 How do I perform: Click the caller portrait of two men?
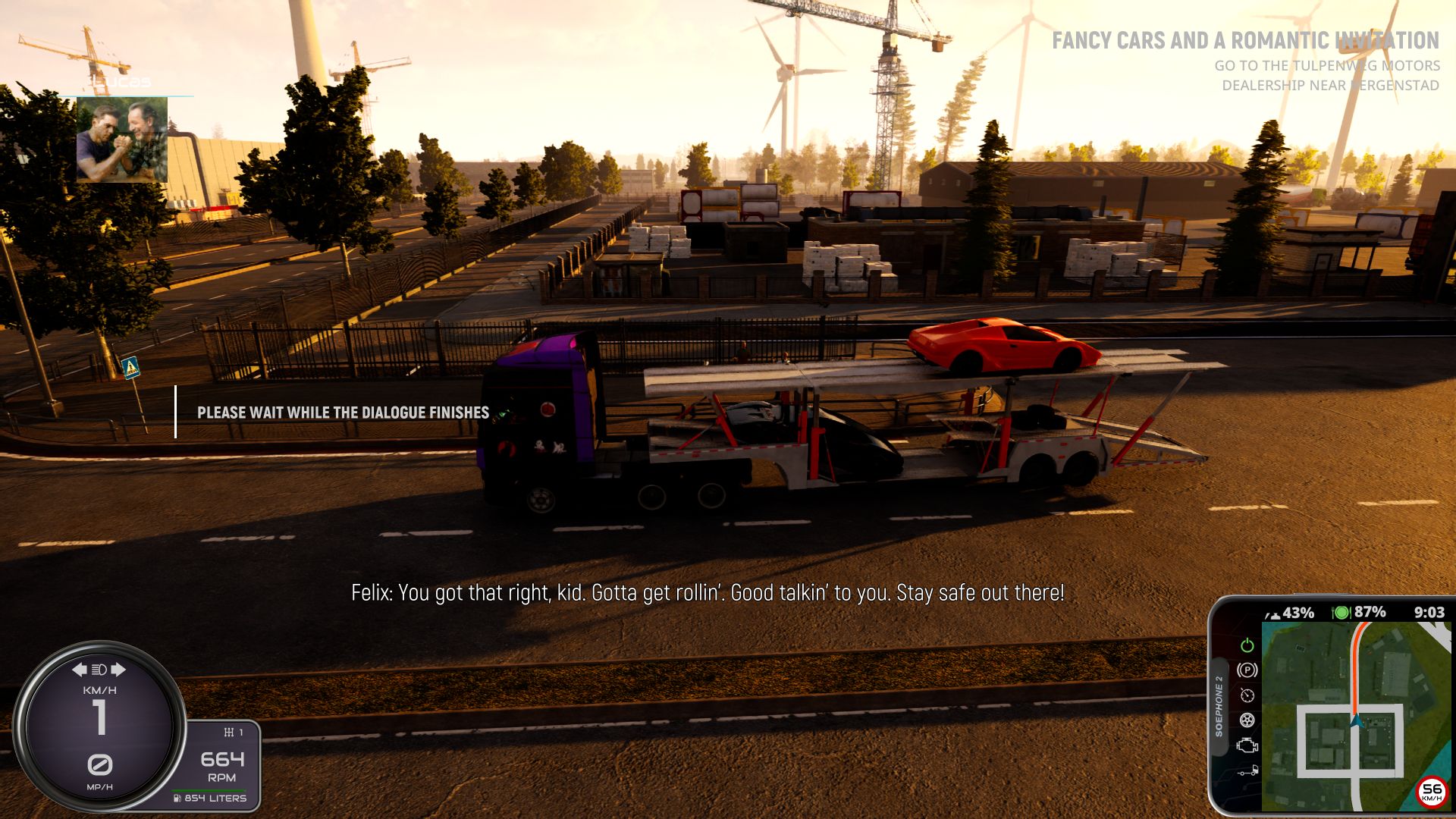[121, 140]
